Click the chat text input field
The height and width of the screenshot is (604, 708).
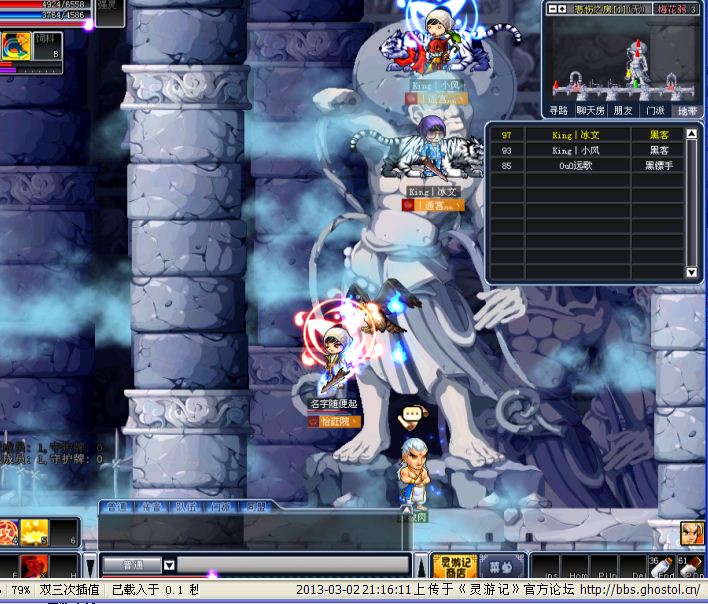(x=290, y=565)
